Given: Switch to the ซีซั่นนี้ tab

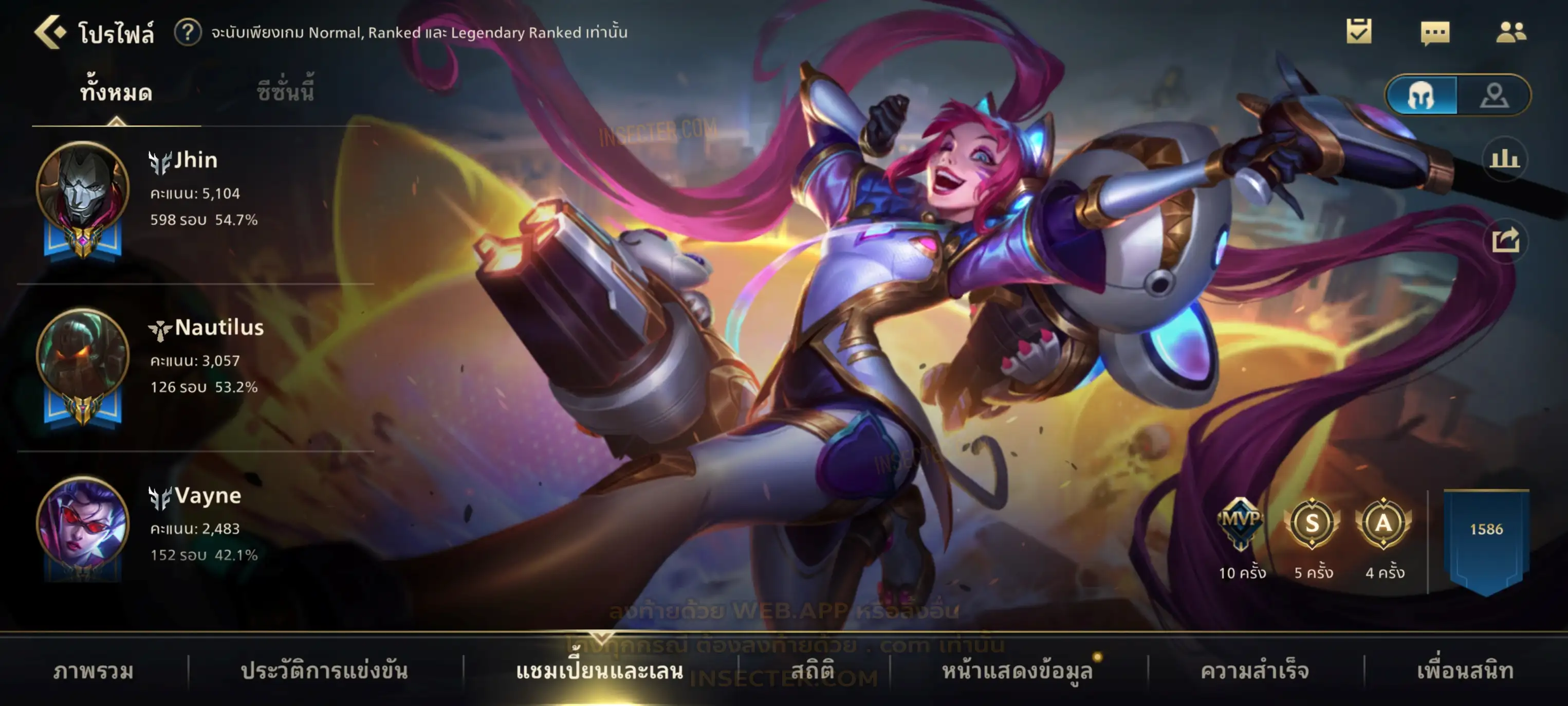Looking at the screenshot, I should point(285,93).
